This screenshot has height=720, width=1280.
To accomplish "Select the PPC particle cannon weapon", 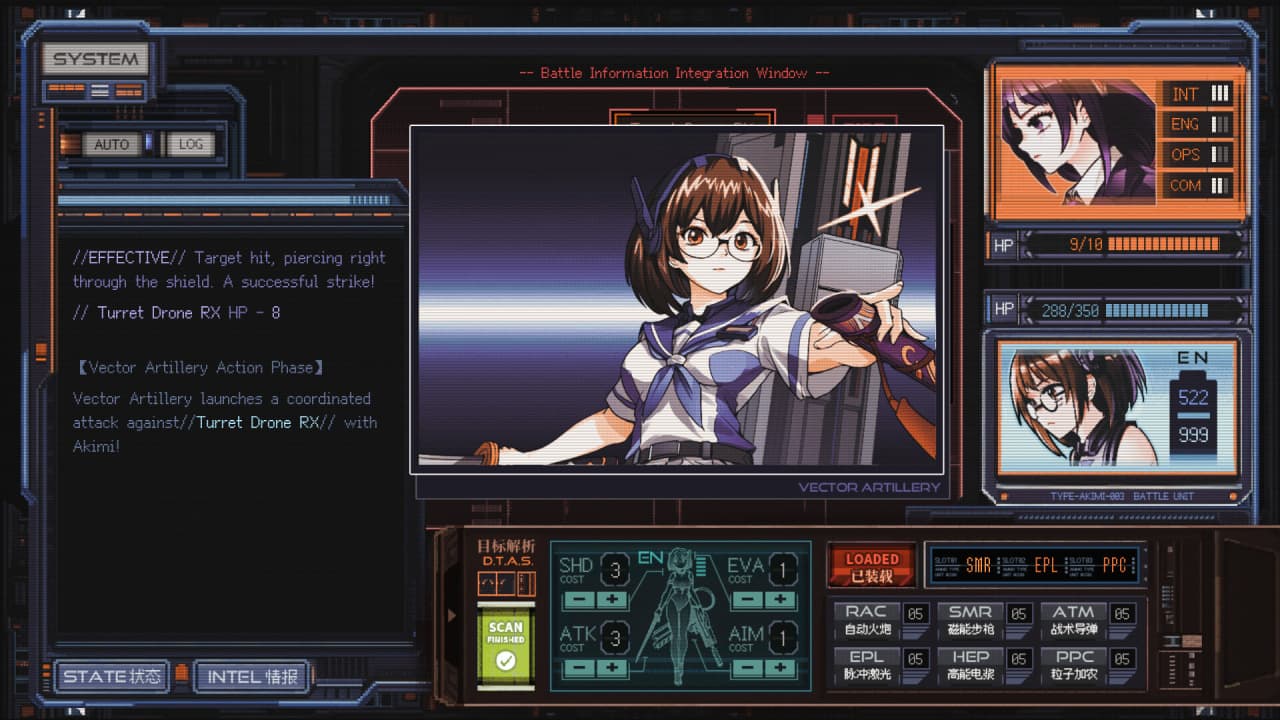I will 1073,665.
